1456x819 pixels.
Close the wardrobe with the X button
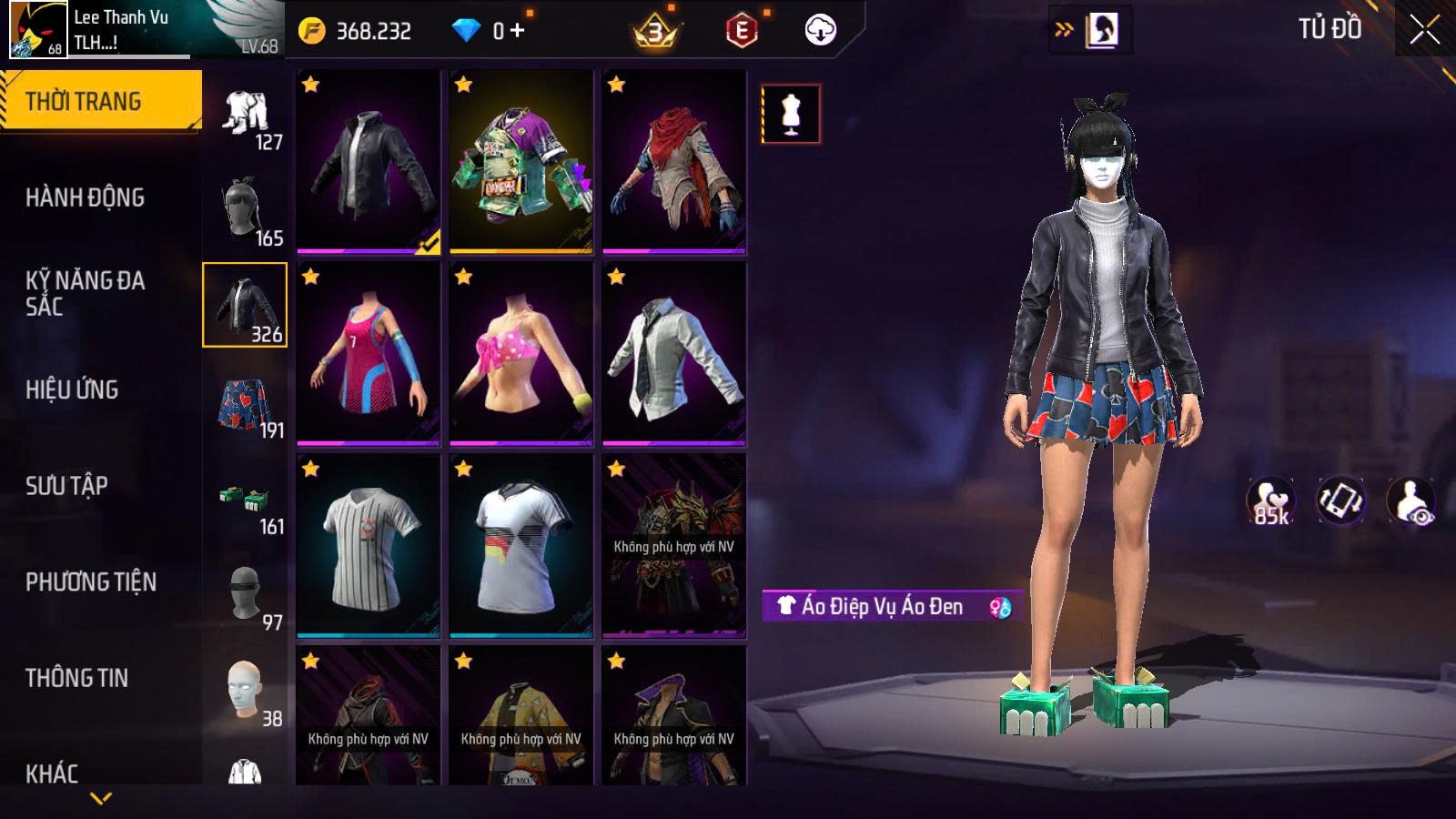(x=1424, y=30)
